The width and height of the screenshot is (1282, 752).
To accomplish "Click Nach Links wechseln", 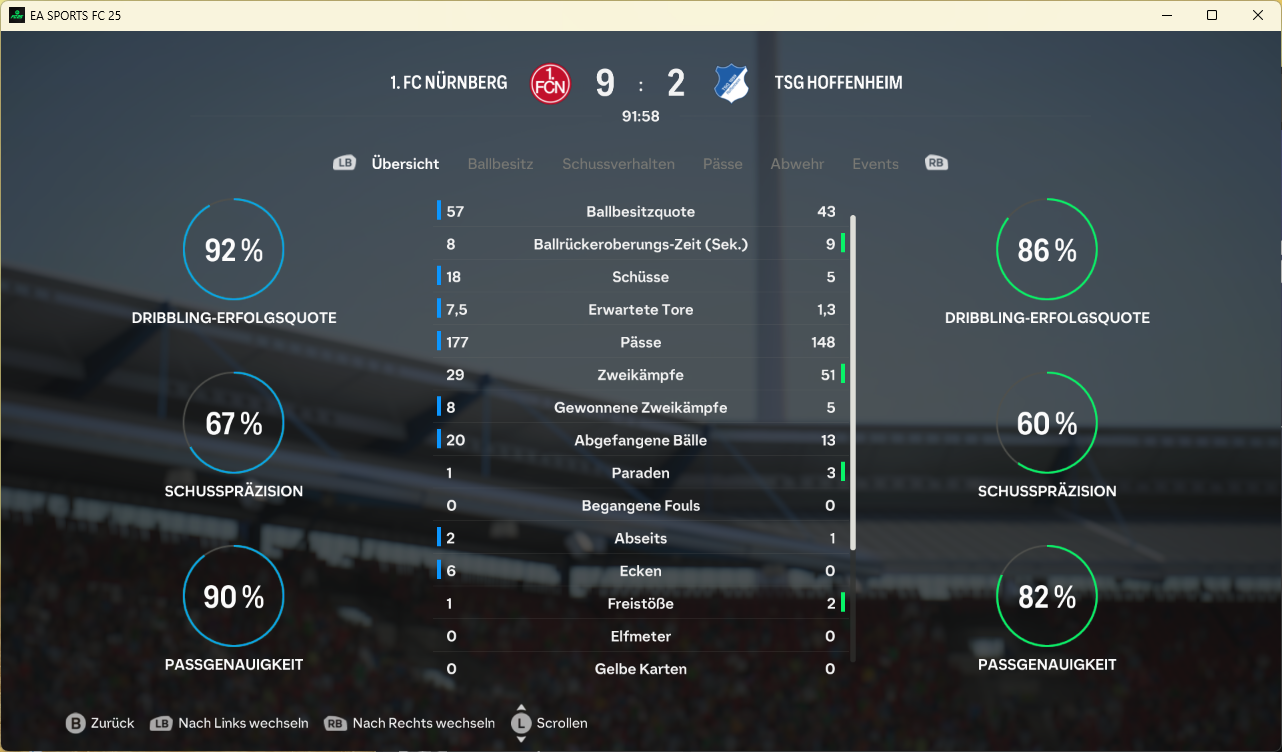I will [x=229, y=723].
